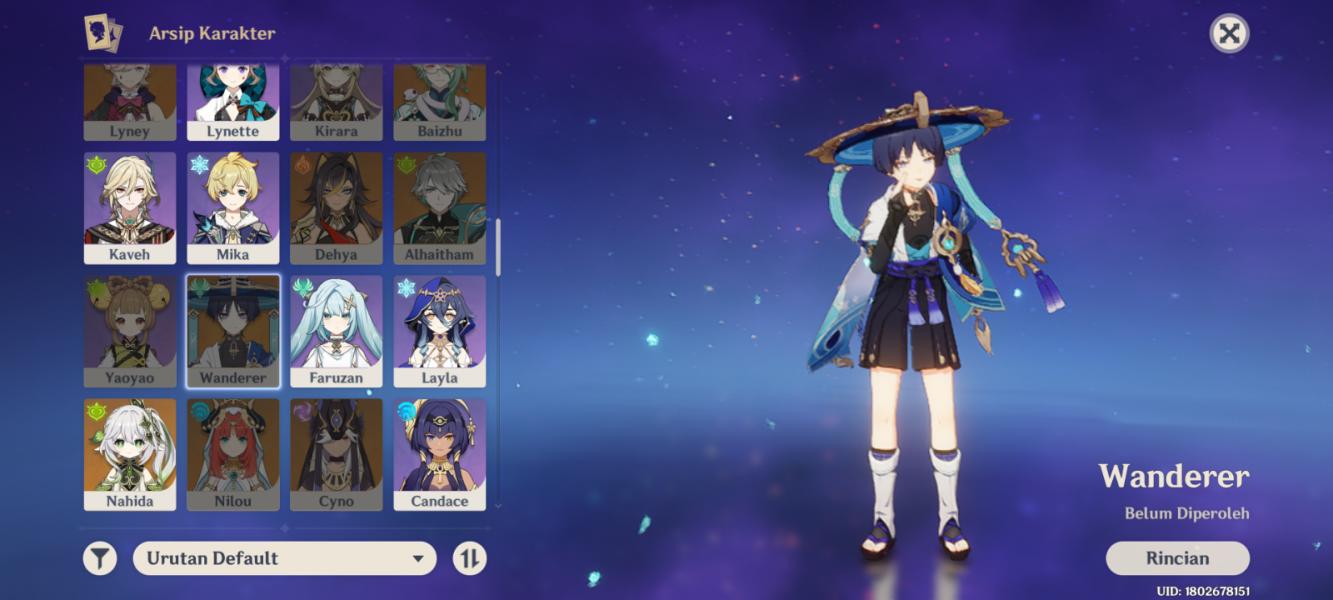Pick Alhaitham's character card

pos(439,208)
